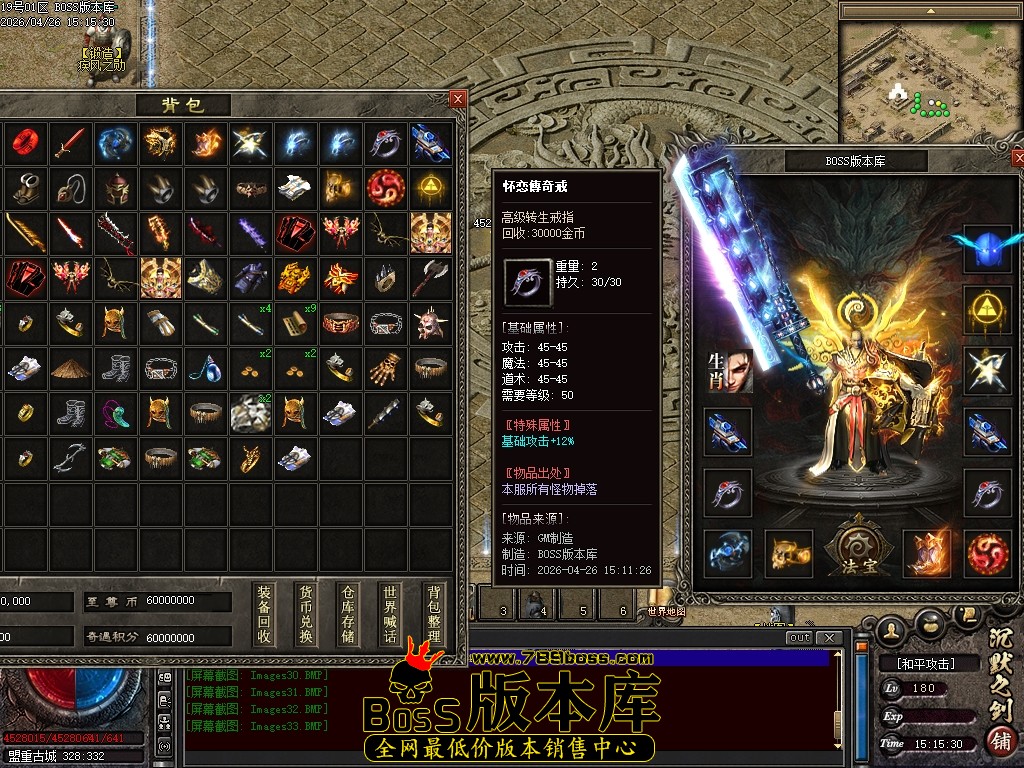This screenshot has width=1024, height=768.
Task: Open 货币兑换 currency exchange
Action: point(306,614)
